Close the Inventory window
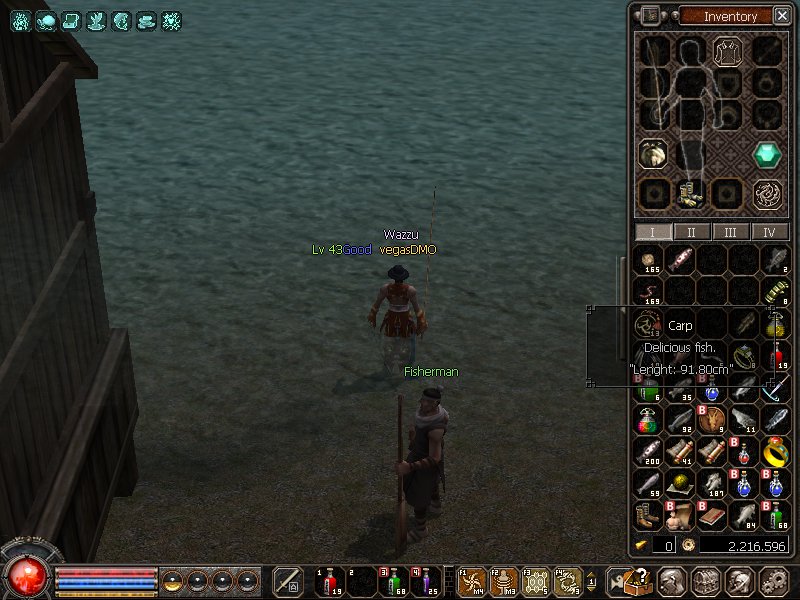The height and width of the screenshot is (600, 800). click(780, 16)
